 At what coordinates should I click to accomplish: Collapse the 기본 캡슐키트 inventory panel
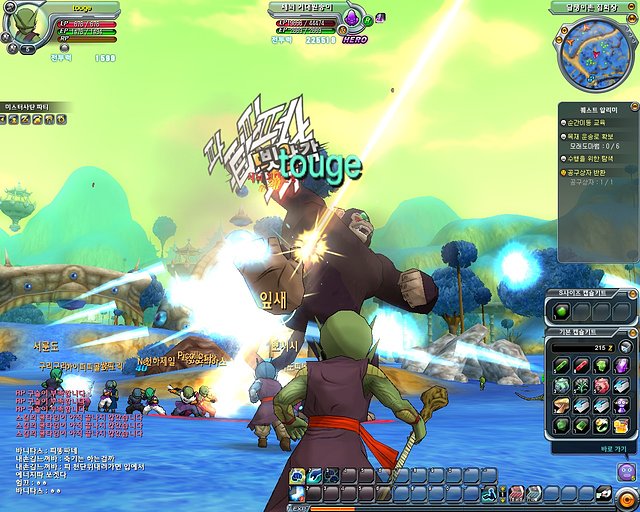[631, 331]
